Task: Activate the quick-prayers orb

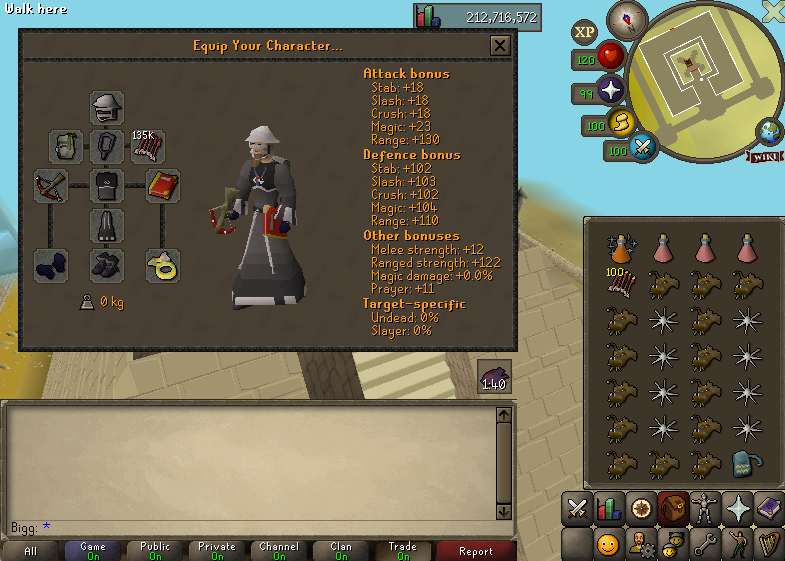Action: [x=611, y=92]
